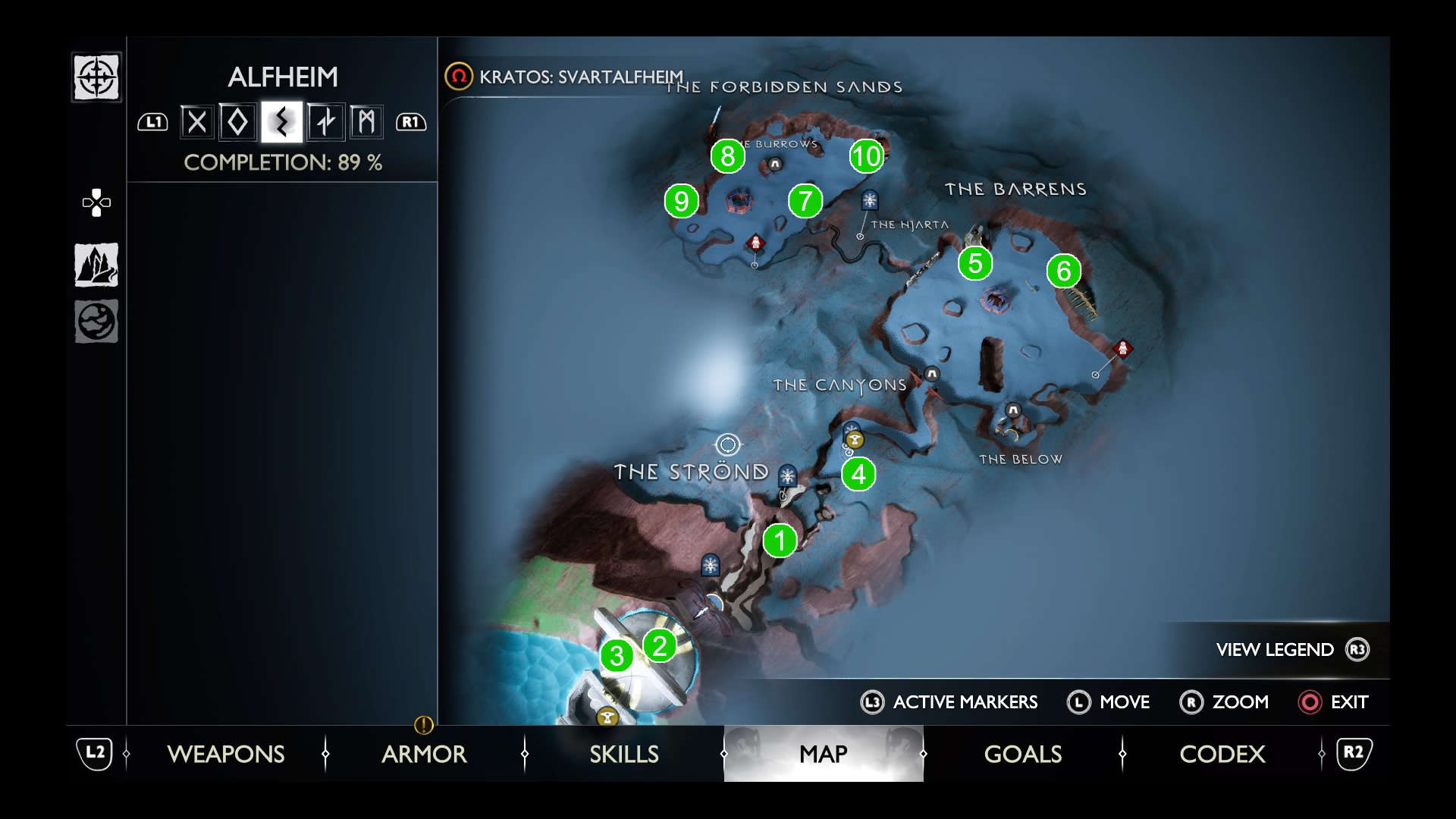Viewport: 1456px width, 819px height.
Task: Select green map marker number 10
Action: click(x=866, y=156)
